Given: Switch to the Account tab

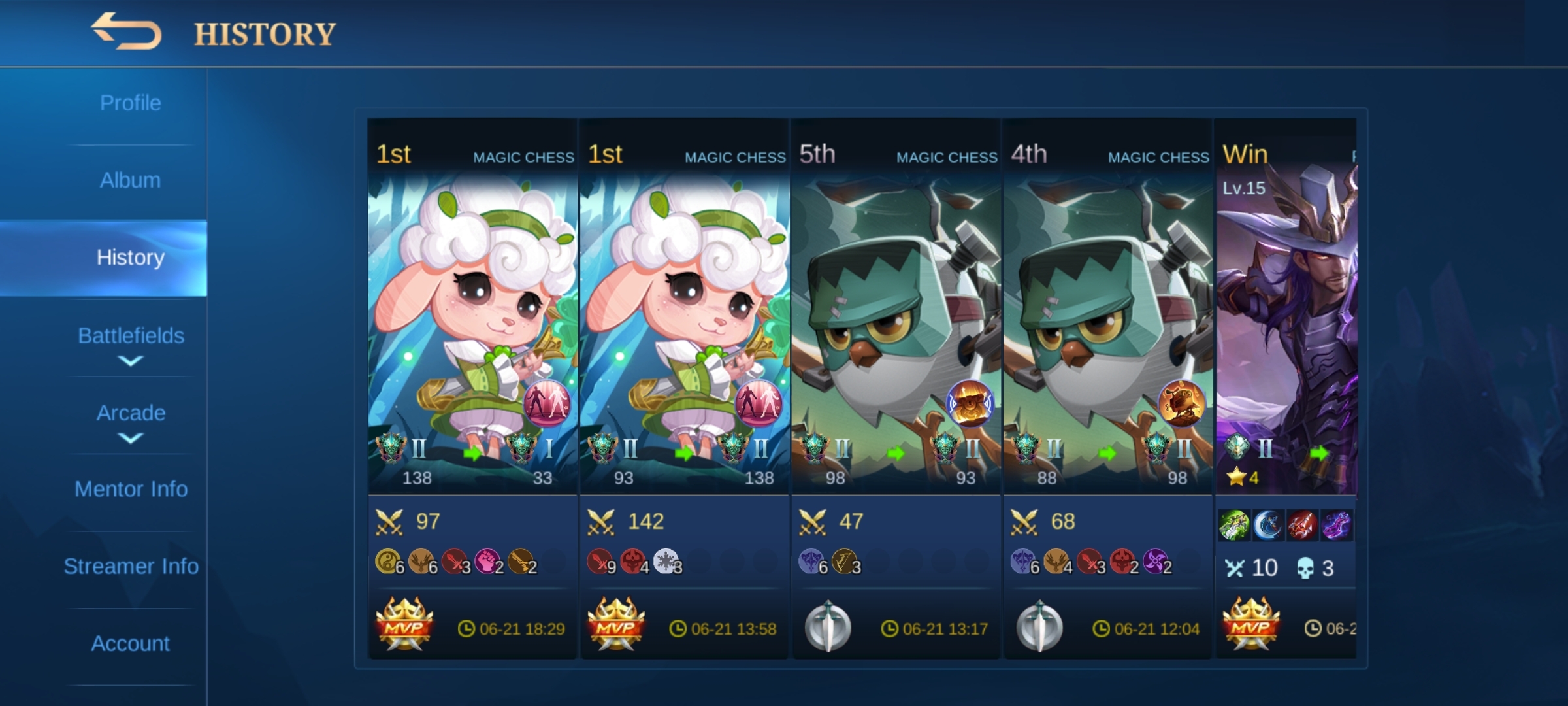Looking at the screenshot, I should coord(130,644).
